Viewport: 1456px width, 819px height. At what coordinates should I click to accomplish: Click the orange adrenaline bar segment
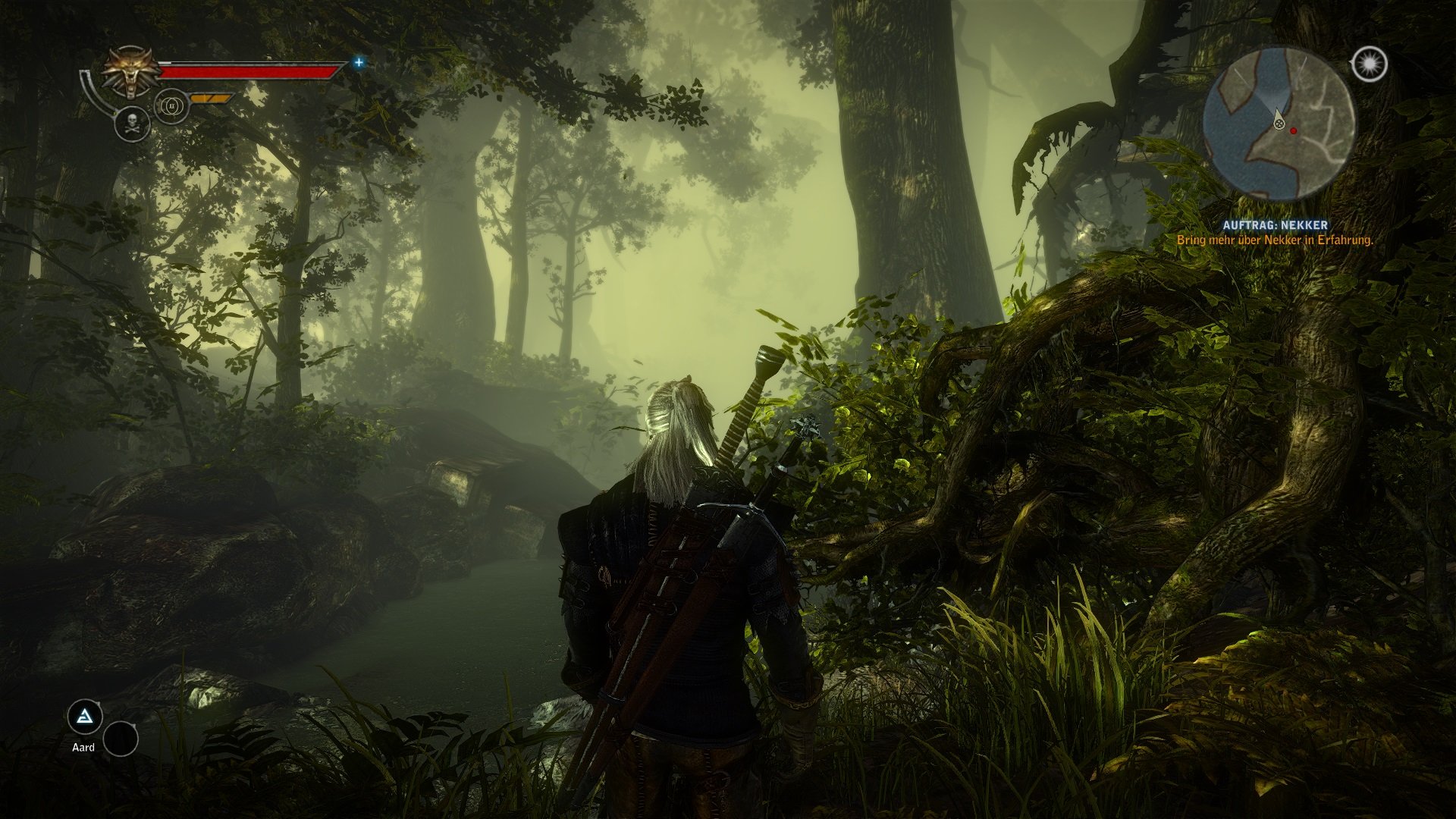[x=211, y=97]
